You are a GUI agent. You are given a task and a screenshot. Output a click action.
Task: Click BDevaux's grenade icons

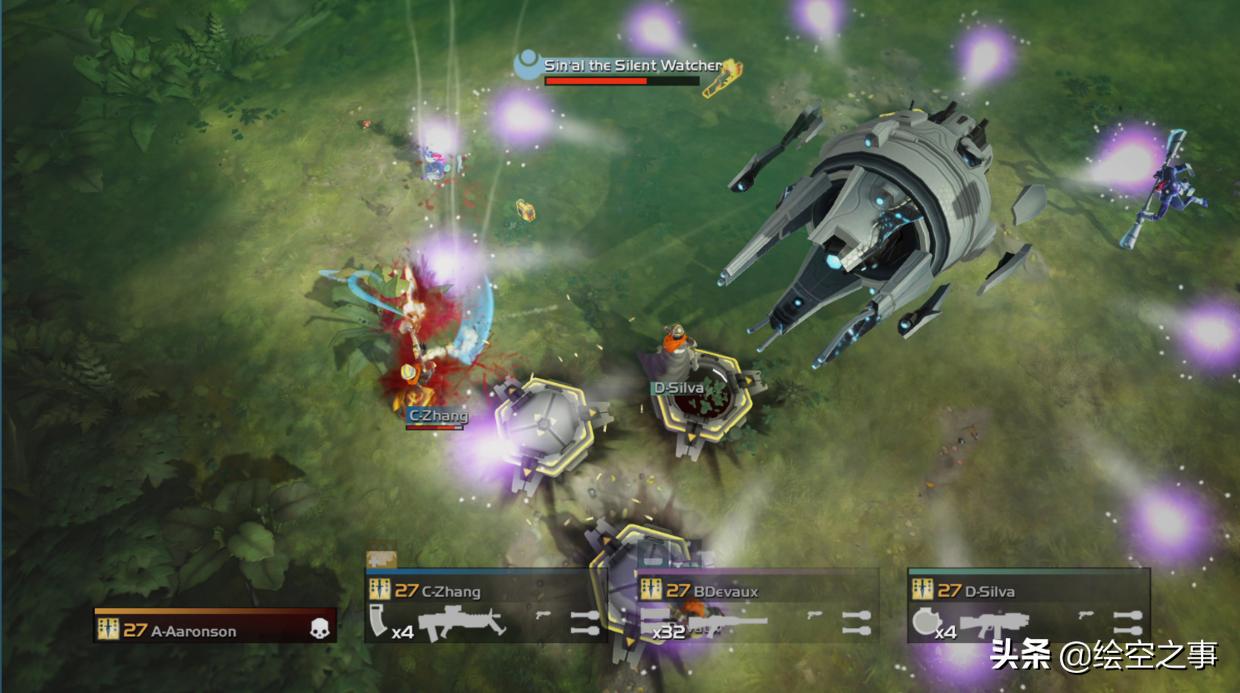(x=856, y=622)
